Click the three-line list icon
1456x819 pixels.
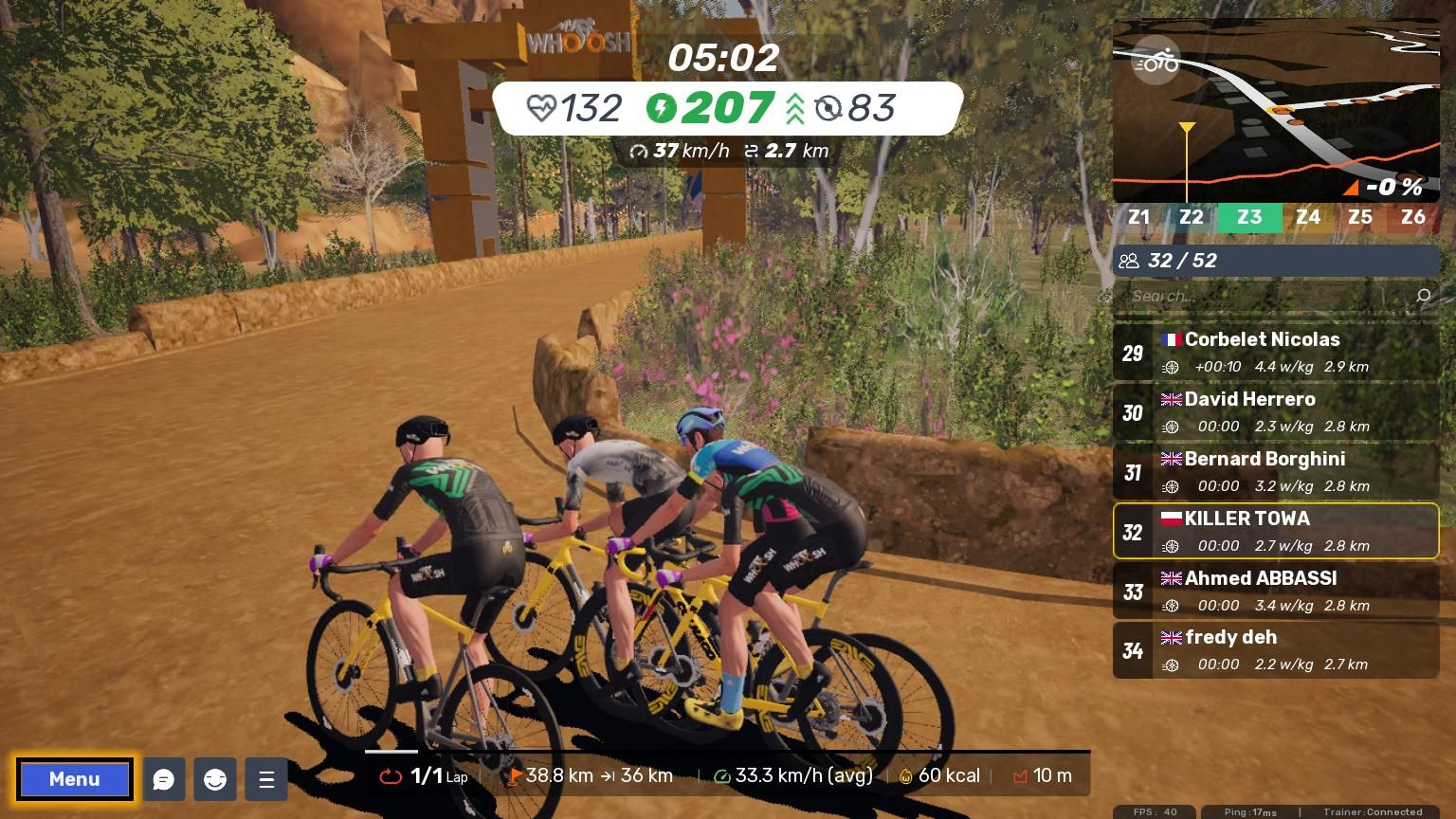pyautogui.click(x=266, y=779)
